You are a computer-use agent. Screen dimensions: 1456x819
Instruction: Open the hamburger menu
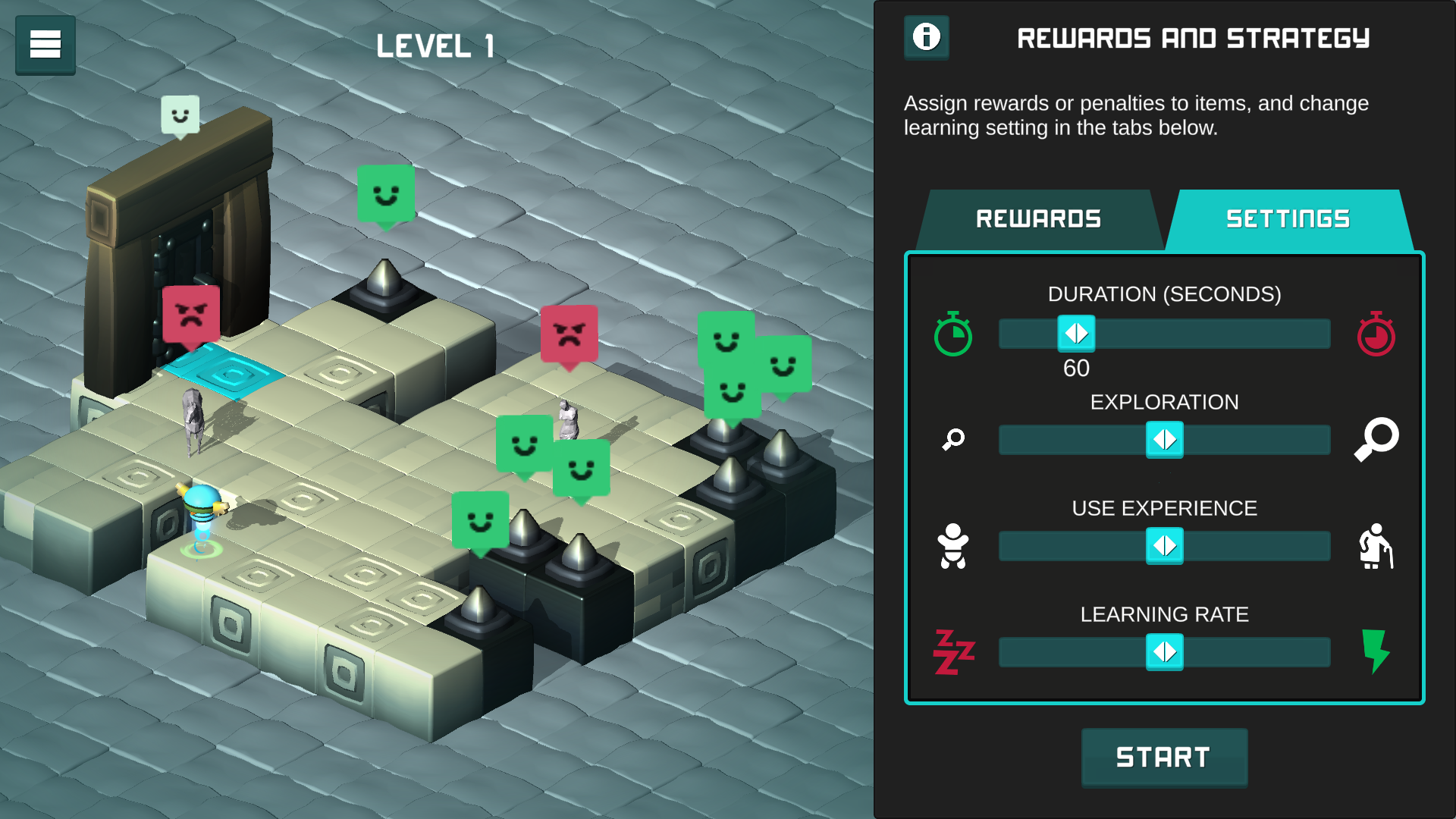(45, 44)
